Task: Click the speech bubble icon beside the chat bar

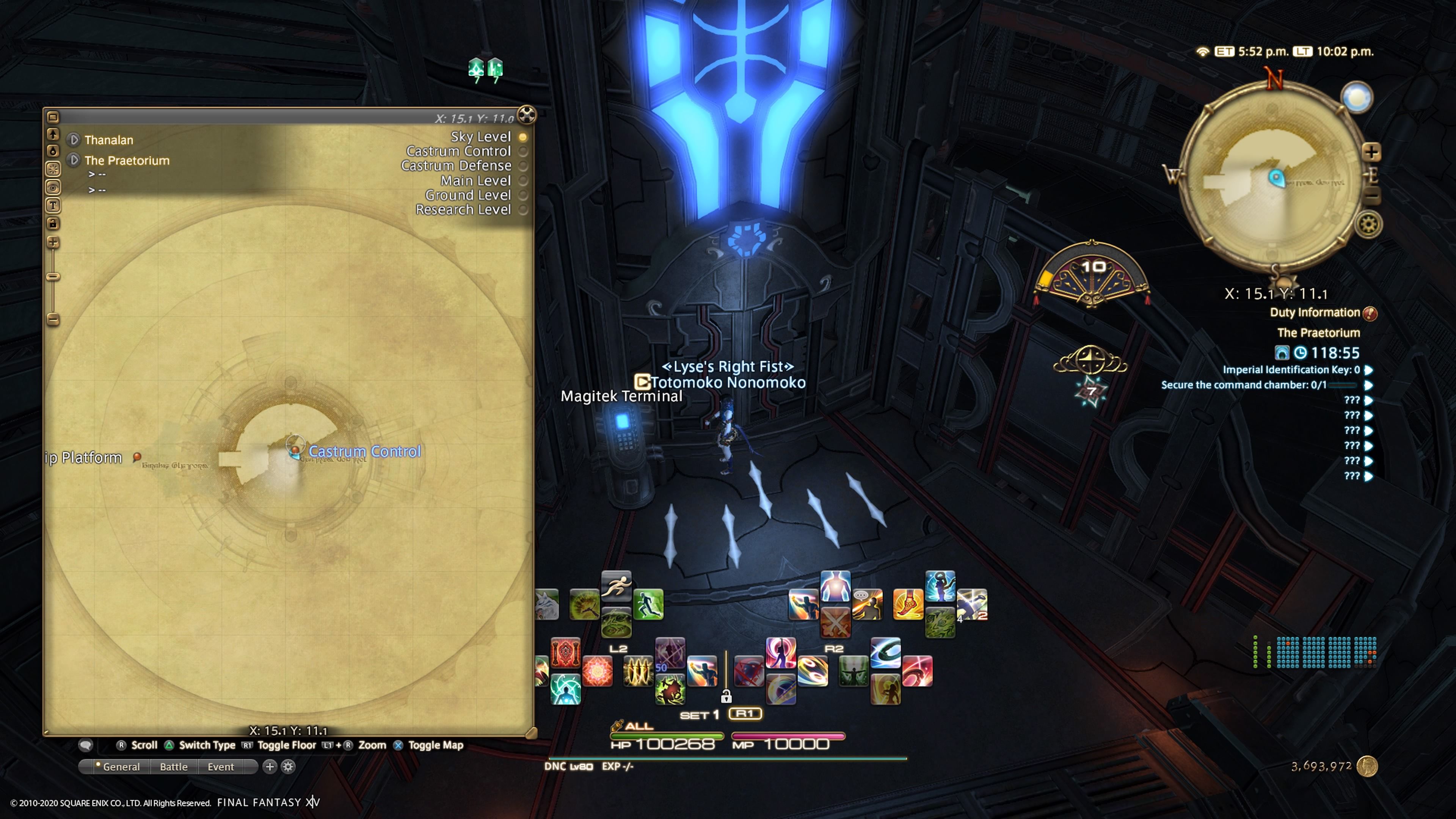Action: click(86, 745)
